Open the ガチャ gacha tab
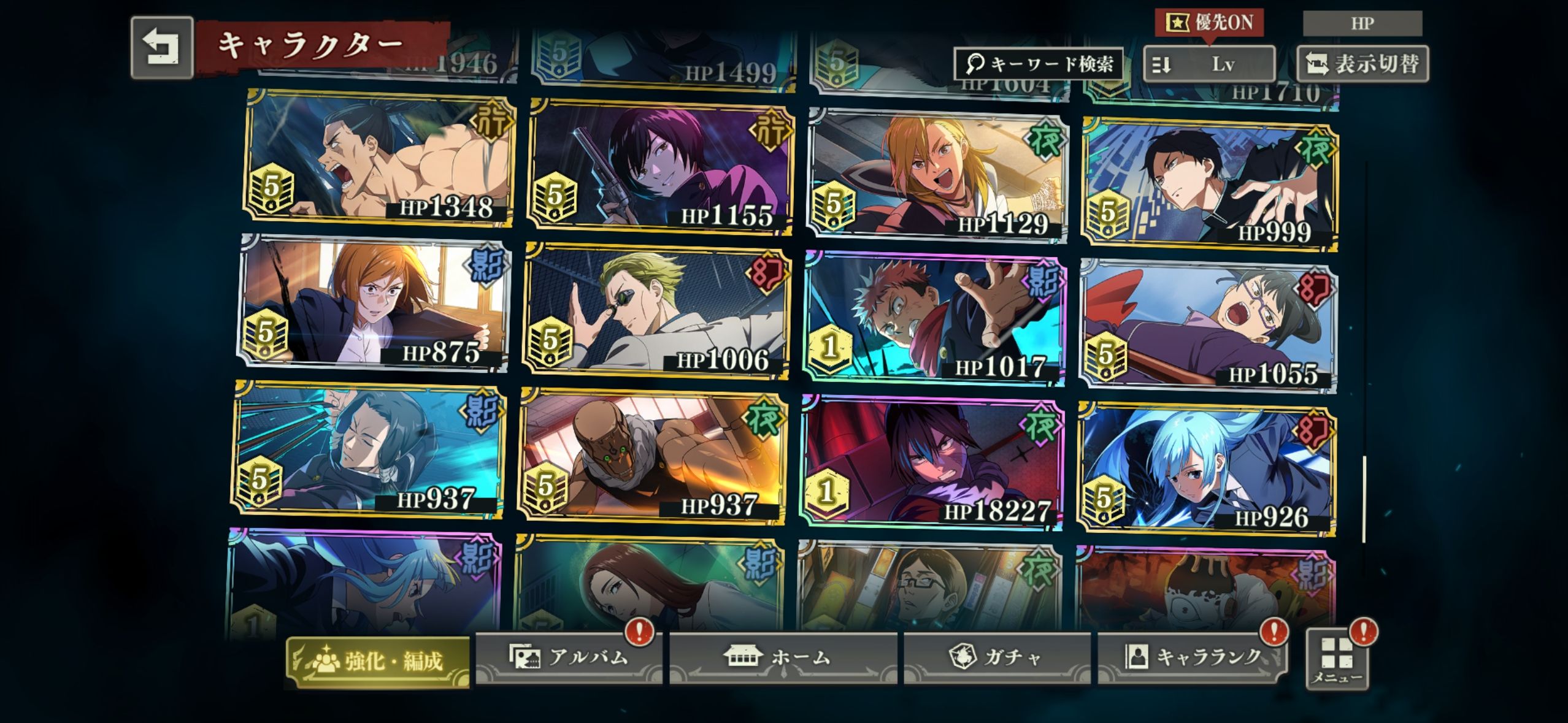1568x723 pixels. coord(996,657)
